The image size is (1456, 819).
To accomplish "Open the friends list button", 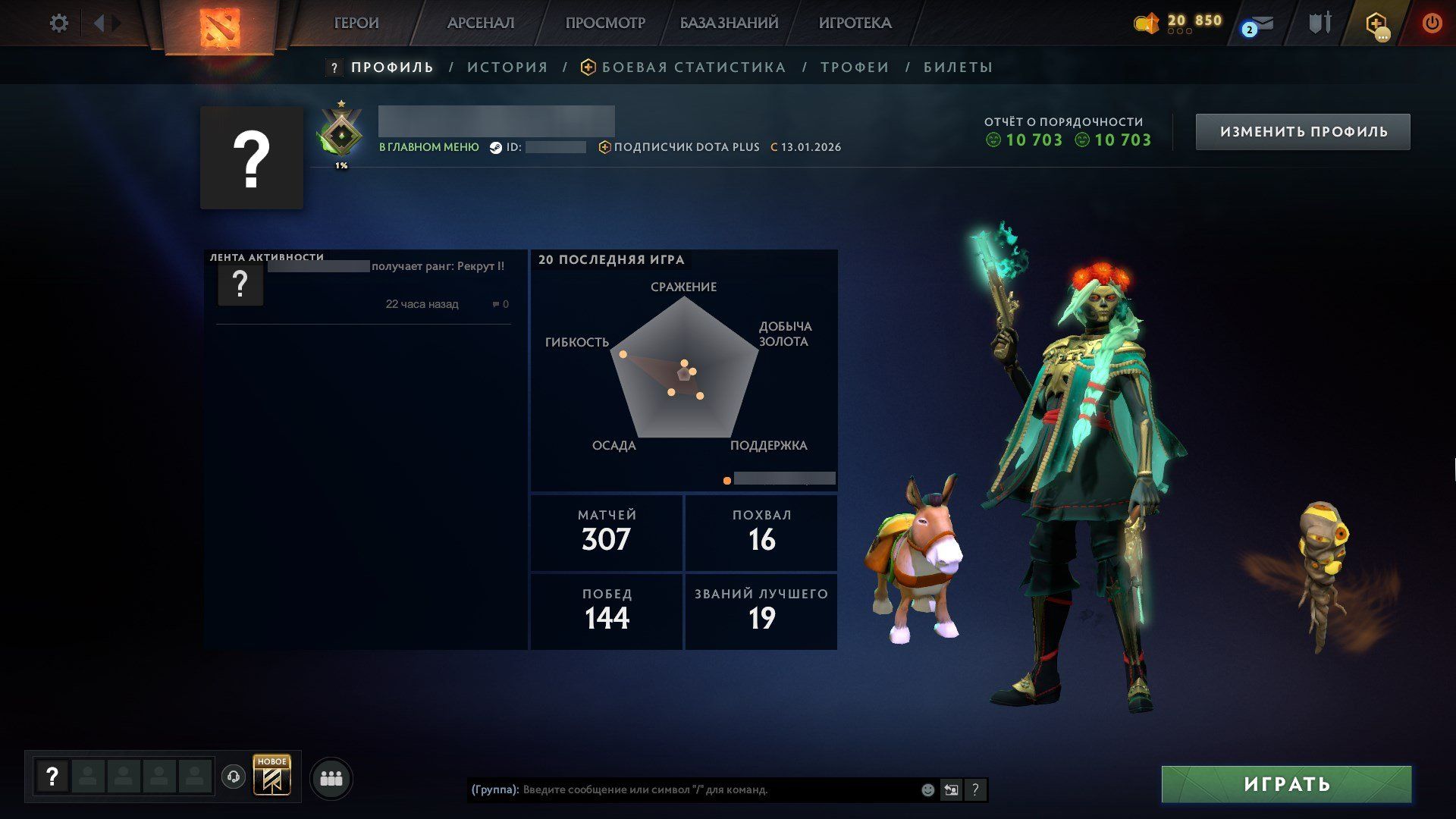I will pyautogui.click(x=331, y=779).
